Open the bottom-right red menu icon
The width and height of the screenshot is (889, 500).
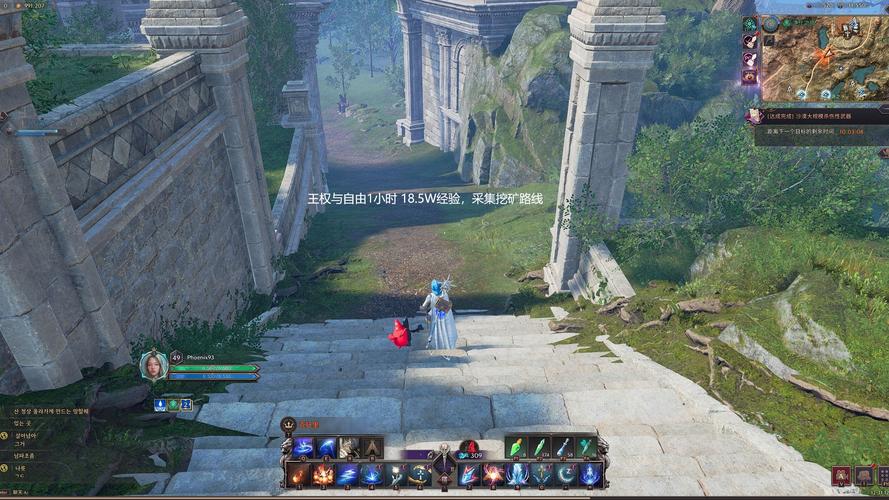(x=840, y=475)
